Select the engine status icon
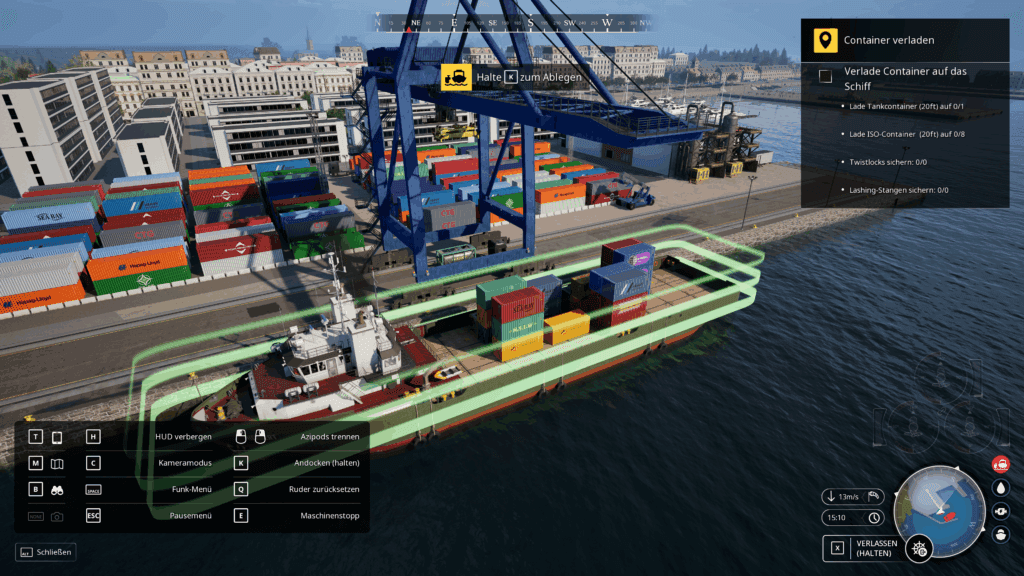The height and width of the screenshot is (576, 1024). pos(1000,511)
